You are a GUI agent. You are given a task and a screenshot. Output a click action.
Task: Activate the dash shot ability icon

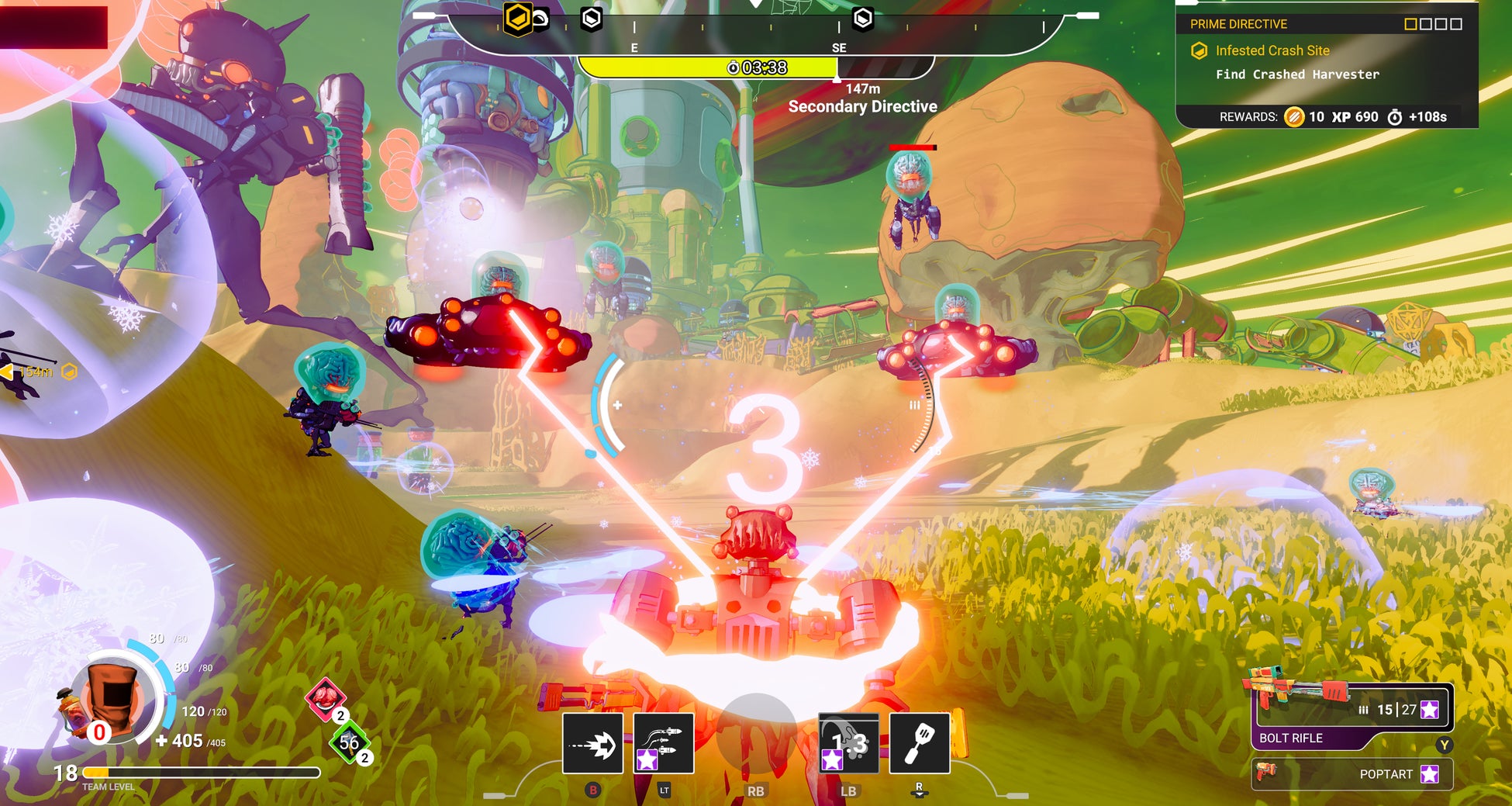pyautogui.click(x=592, y=744)
